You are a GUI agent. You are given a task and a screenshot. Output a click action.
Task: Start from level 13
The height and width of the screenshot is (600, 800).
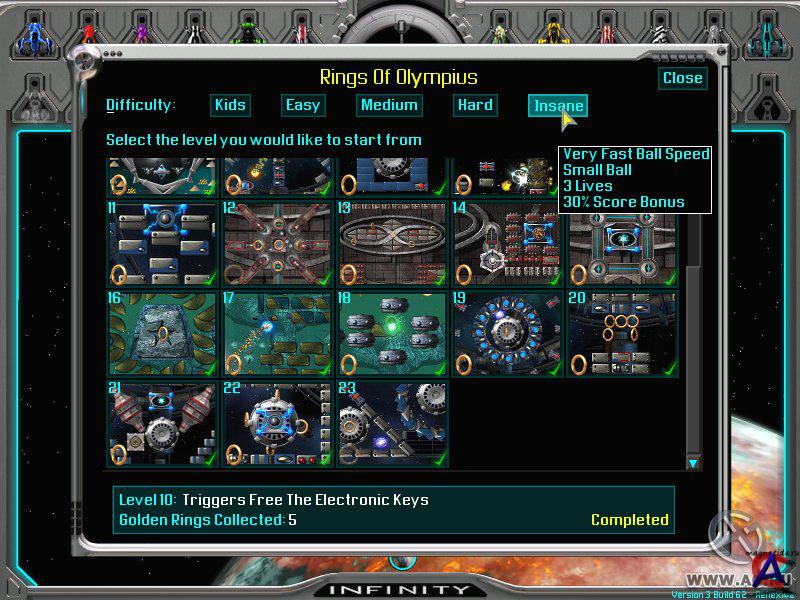pos(391,243)
